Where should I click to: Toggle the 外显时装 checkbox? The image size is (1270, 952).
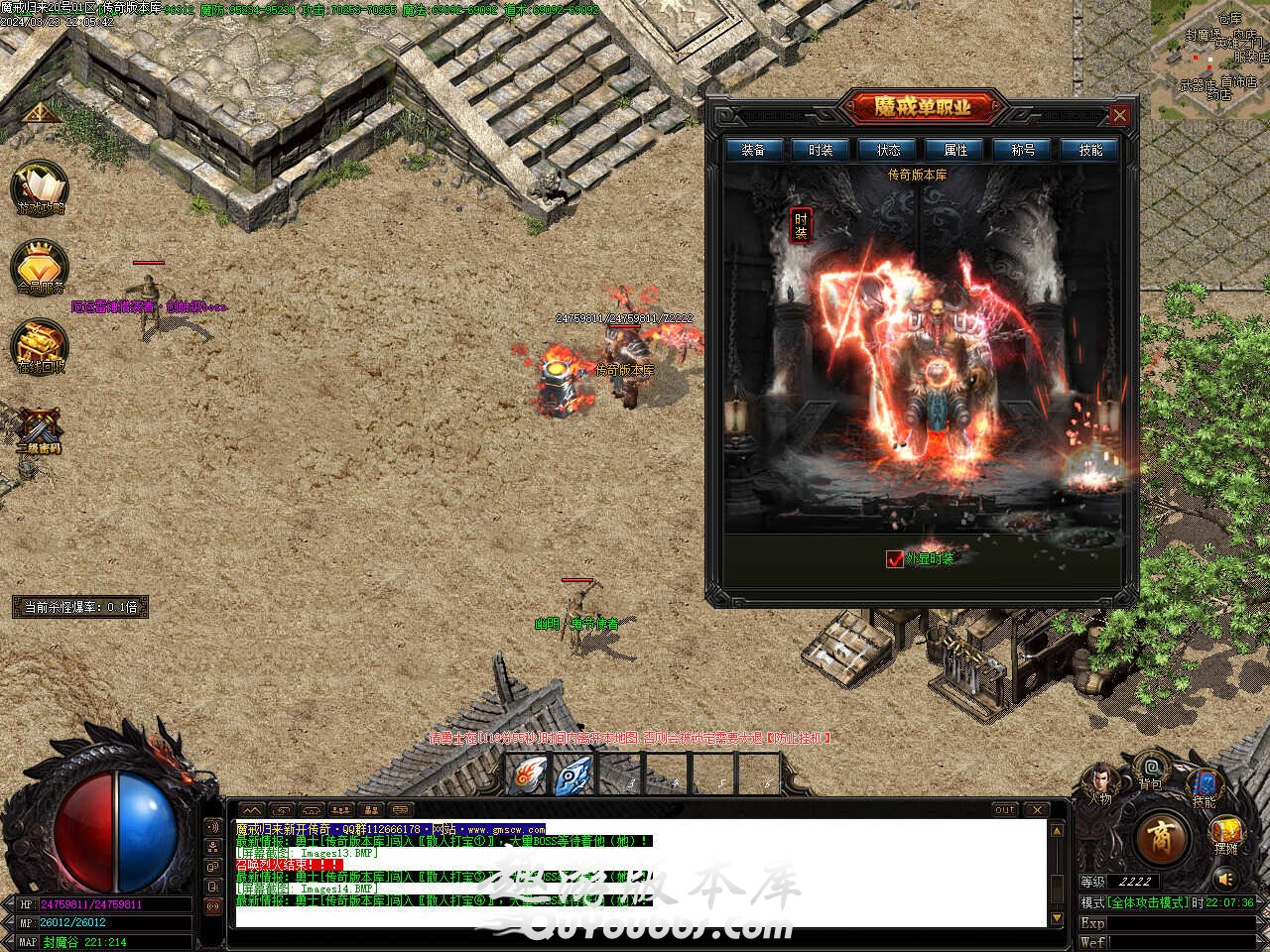pos(895,559)
